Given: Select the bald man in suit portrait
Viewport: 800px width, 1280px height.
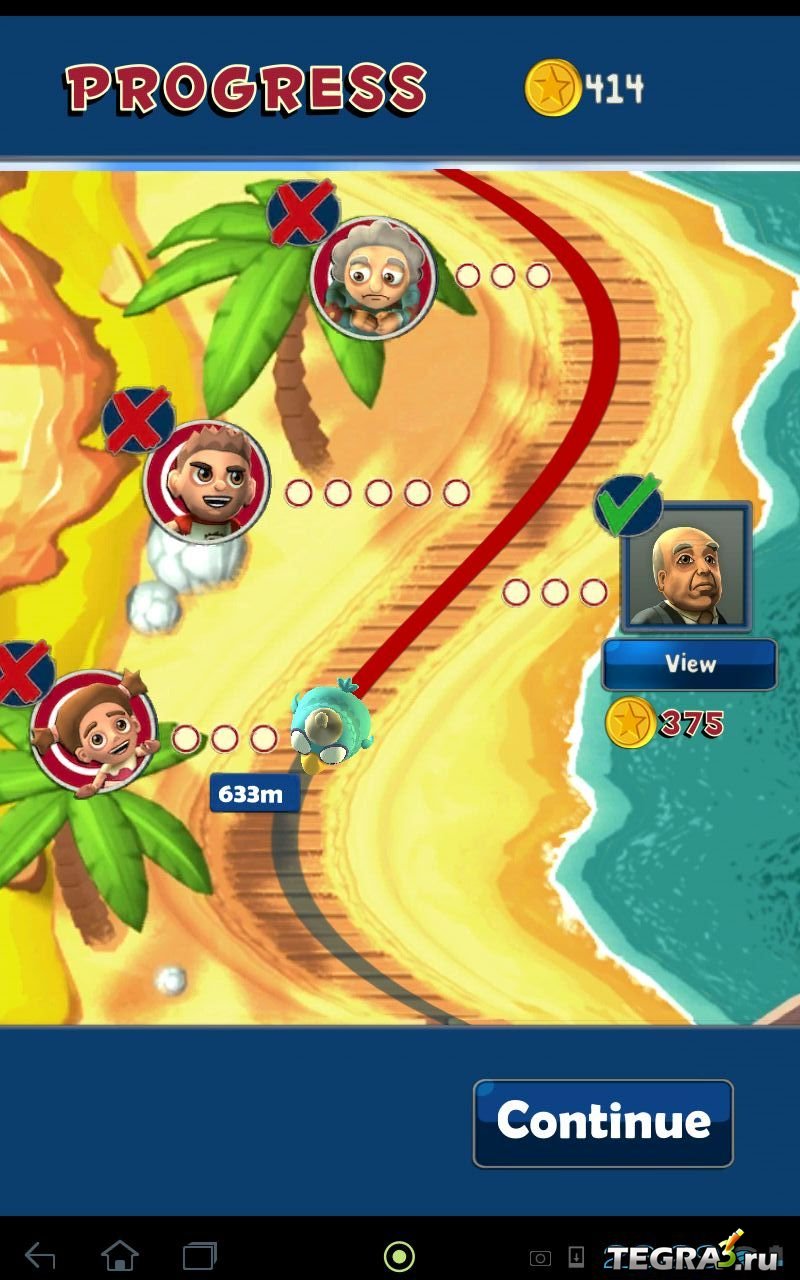Looking at the screenshot, I should [686, 566].
